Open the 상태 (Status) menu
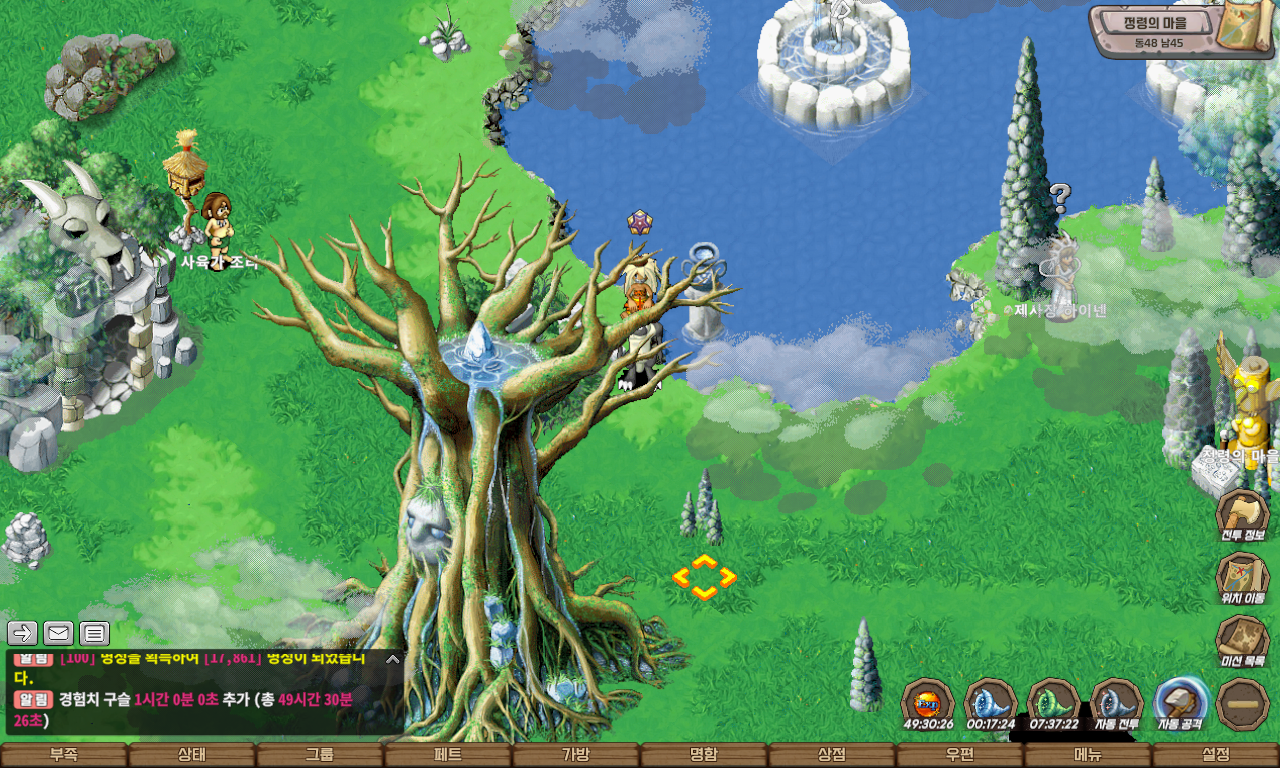 tap(192, 755)
